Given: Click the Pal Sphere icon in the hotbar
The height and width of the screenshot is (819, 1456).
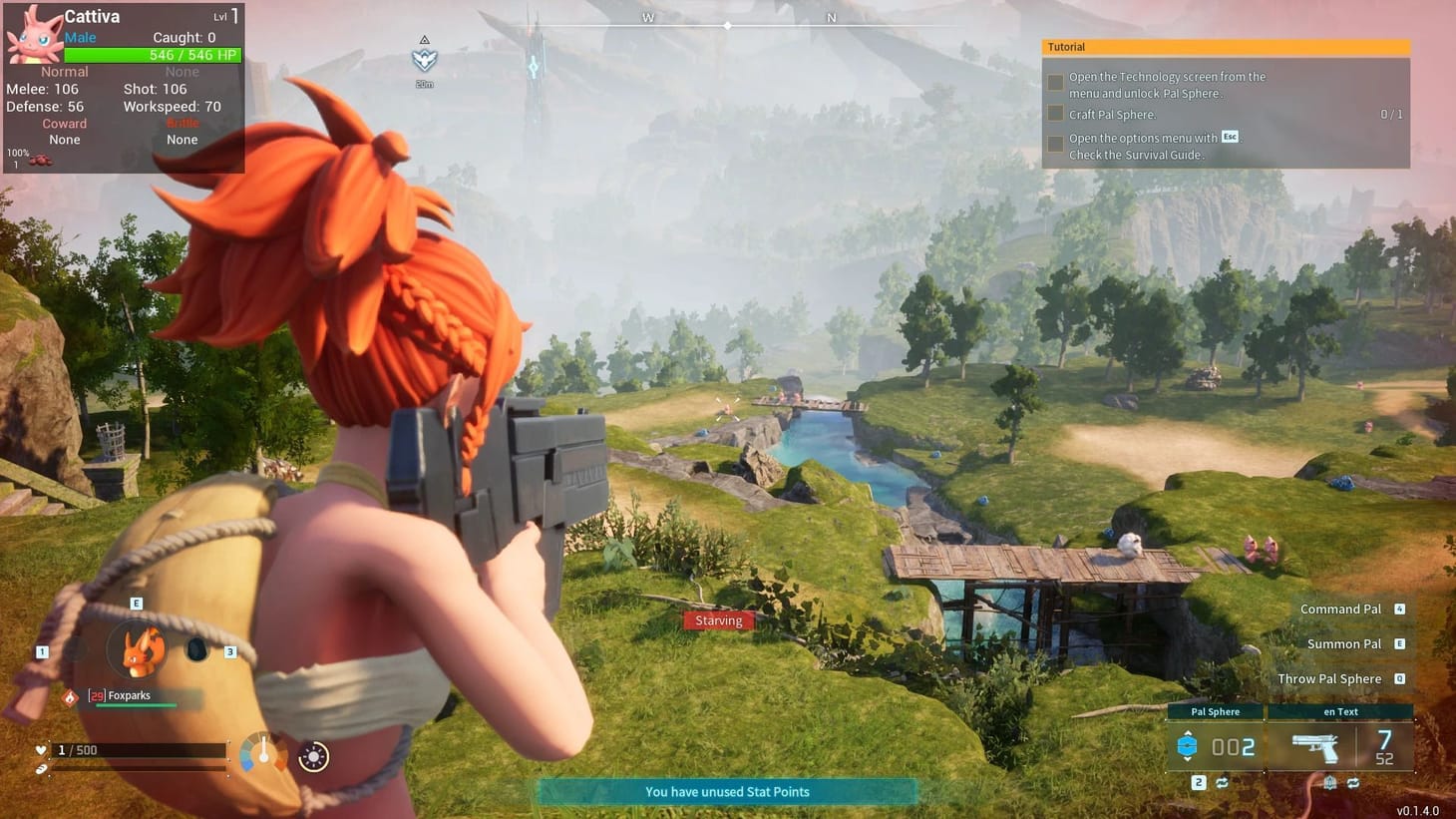Looking at the screenshot, I should click(1187, 745).
